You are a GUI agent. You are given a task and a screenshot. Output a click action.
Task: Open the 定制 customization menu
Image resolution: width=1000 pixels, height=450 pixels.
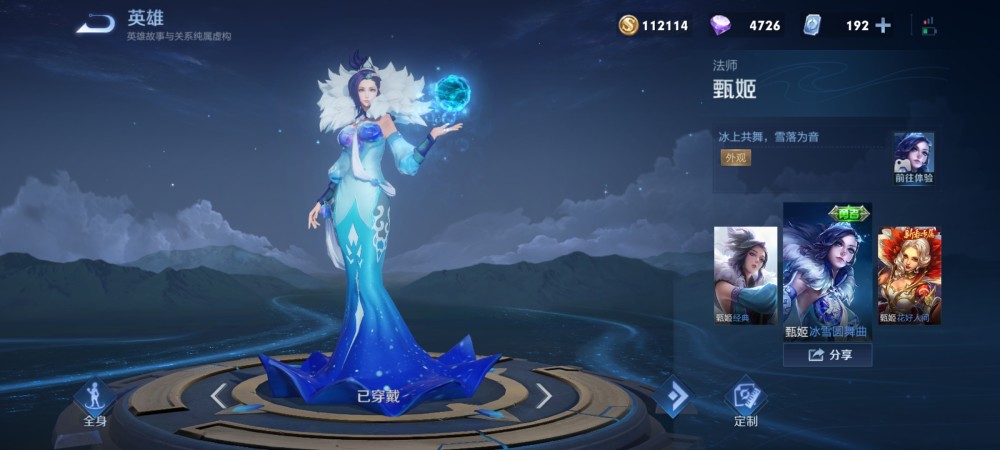point(746,402)
